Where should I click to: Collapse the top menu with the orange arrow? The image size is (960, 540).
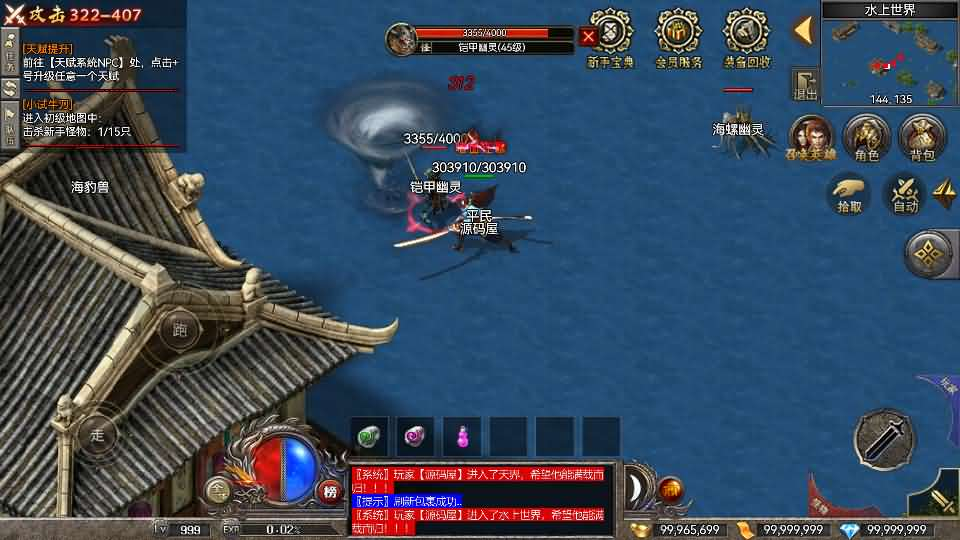coord(802,30)
